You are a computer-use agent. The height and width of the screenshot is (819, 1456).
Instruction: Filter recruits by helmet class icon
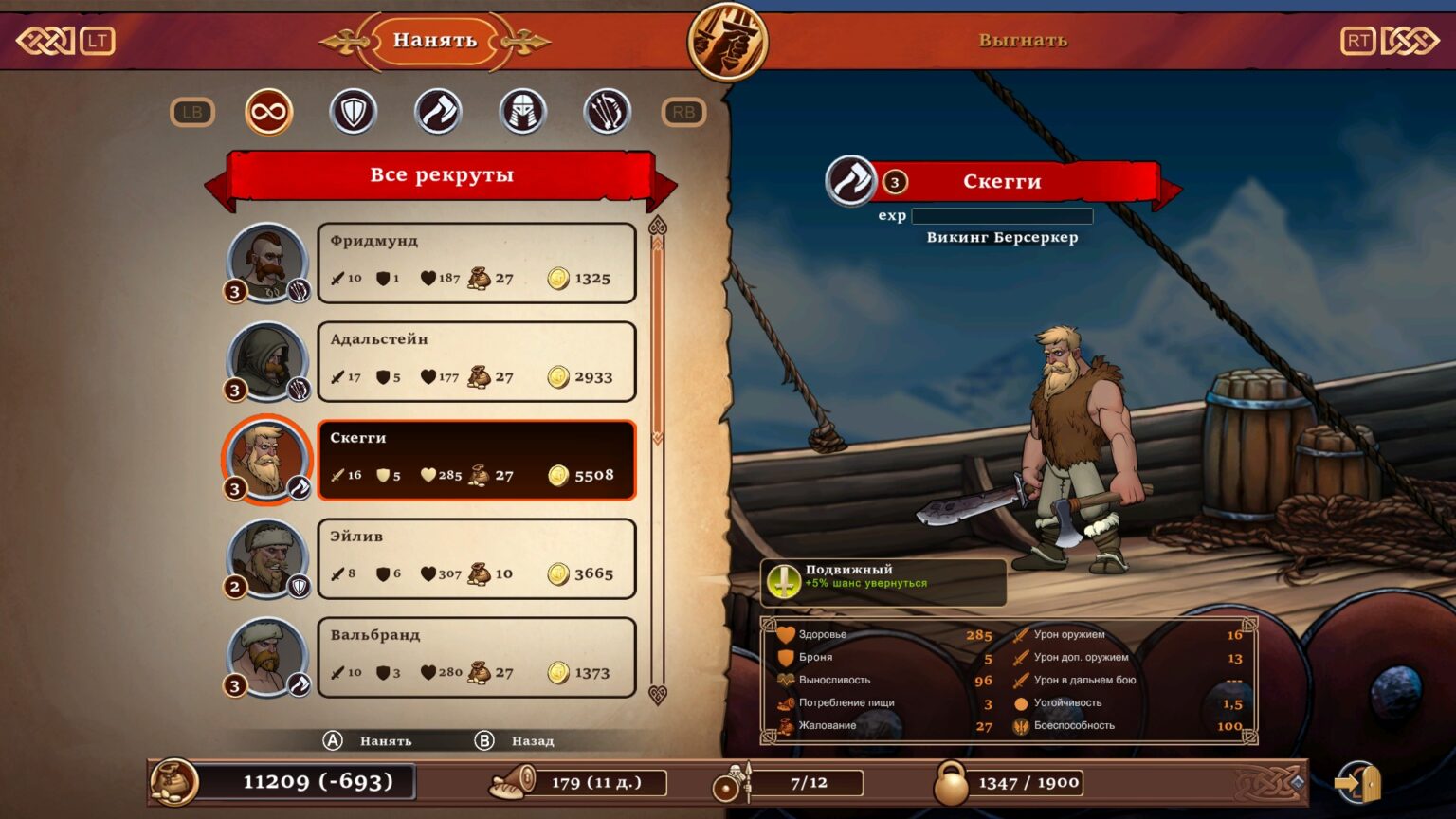pos(522,113)
